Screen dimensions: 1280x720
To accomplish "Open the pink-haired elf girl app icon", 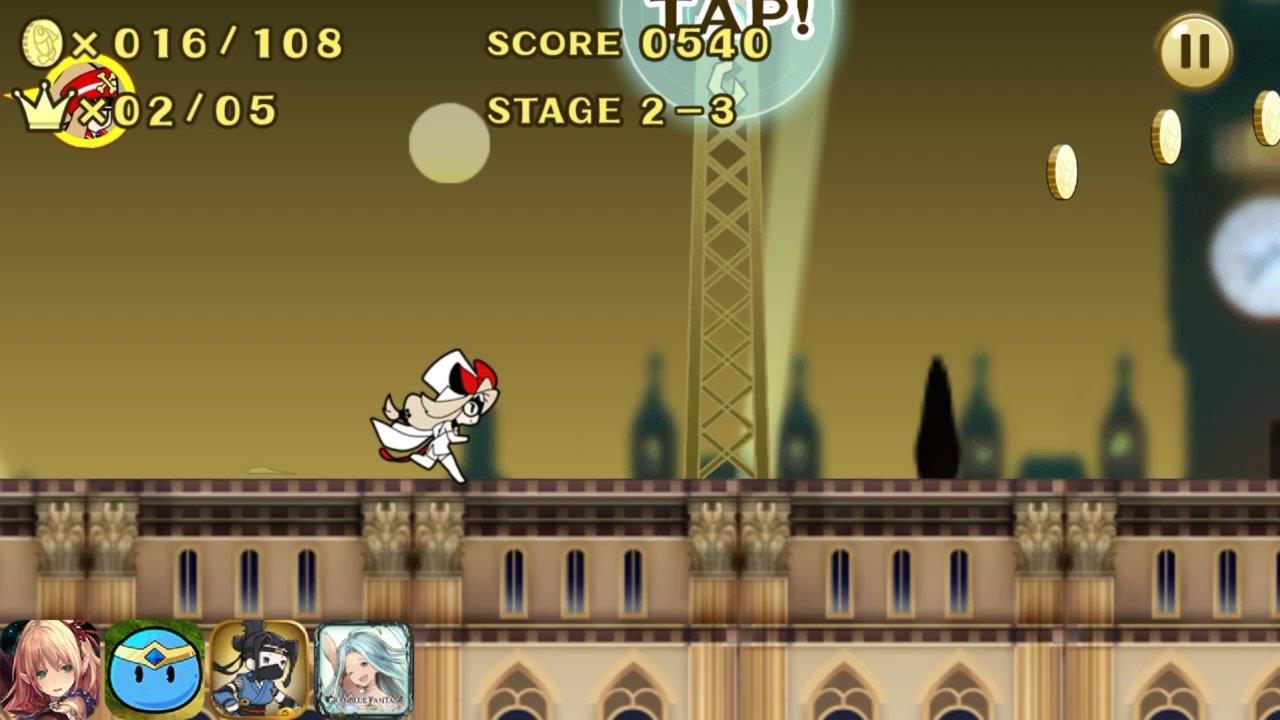I will 49,669.
